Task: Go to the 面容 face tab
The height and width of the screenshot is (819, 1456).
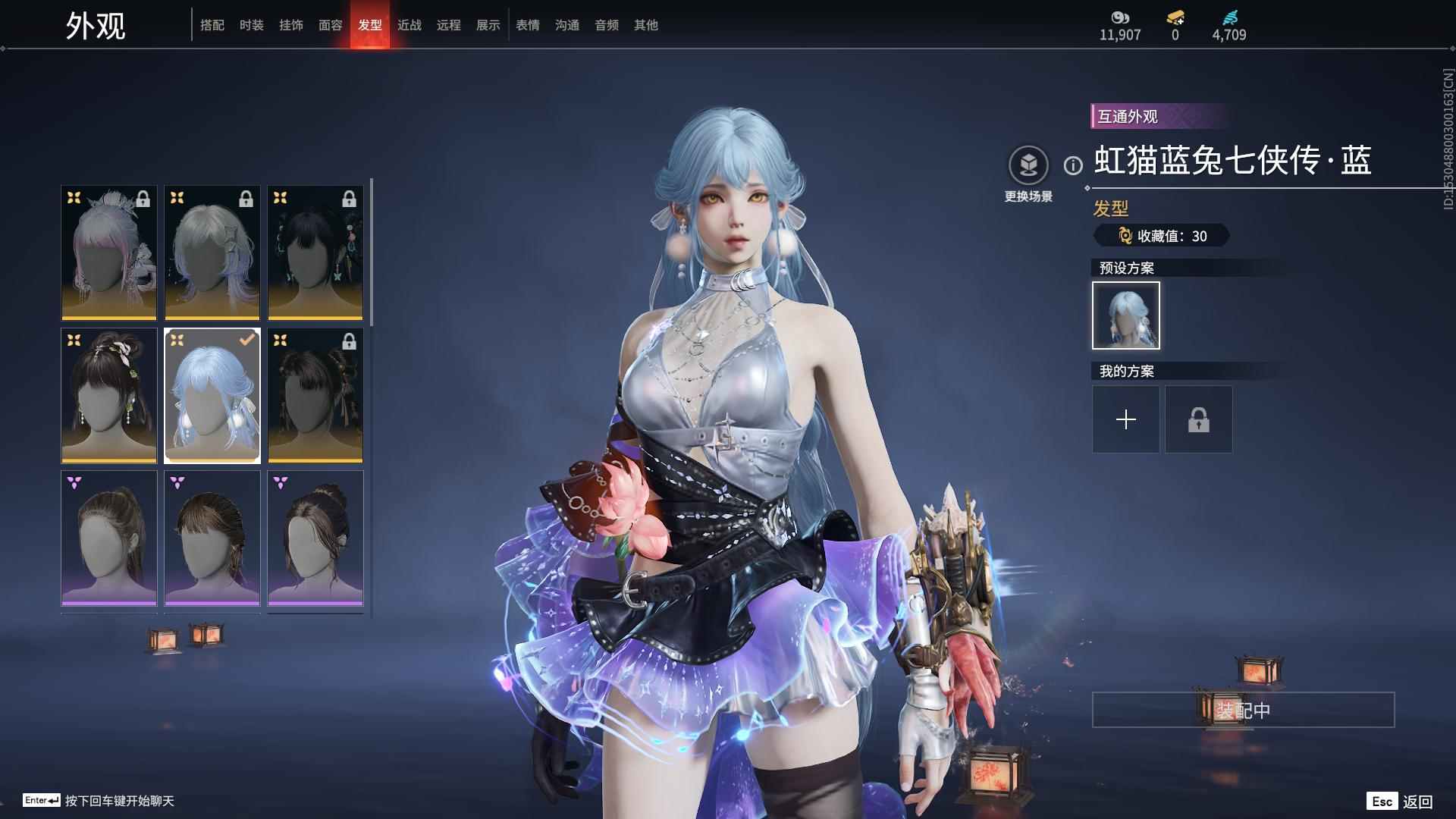Action: (x=330, y=25)
